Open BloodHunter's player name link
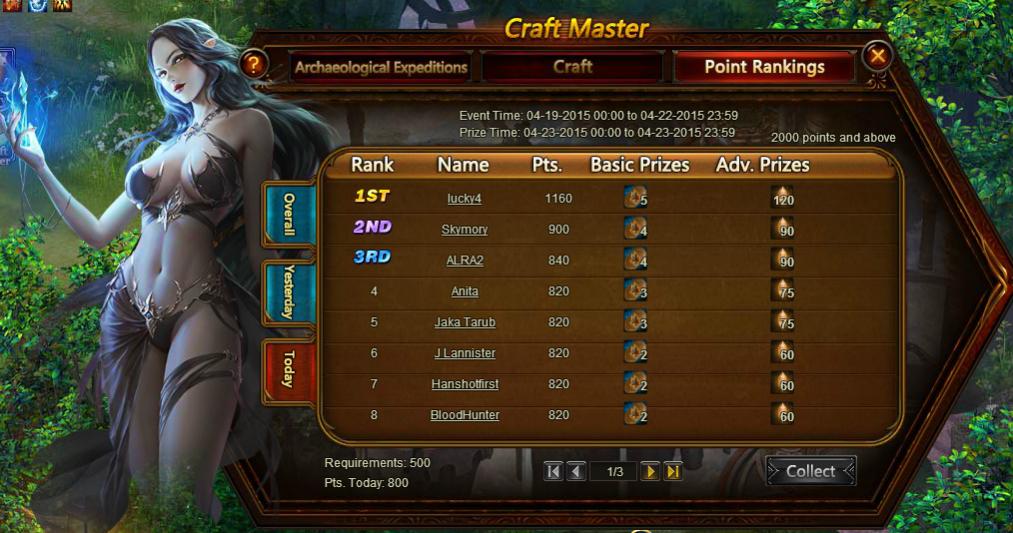1013x533 pixels. pyautogui.click(x=464, y=415)
